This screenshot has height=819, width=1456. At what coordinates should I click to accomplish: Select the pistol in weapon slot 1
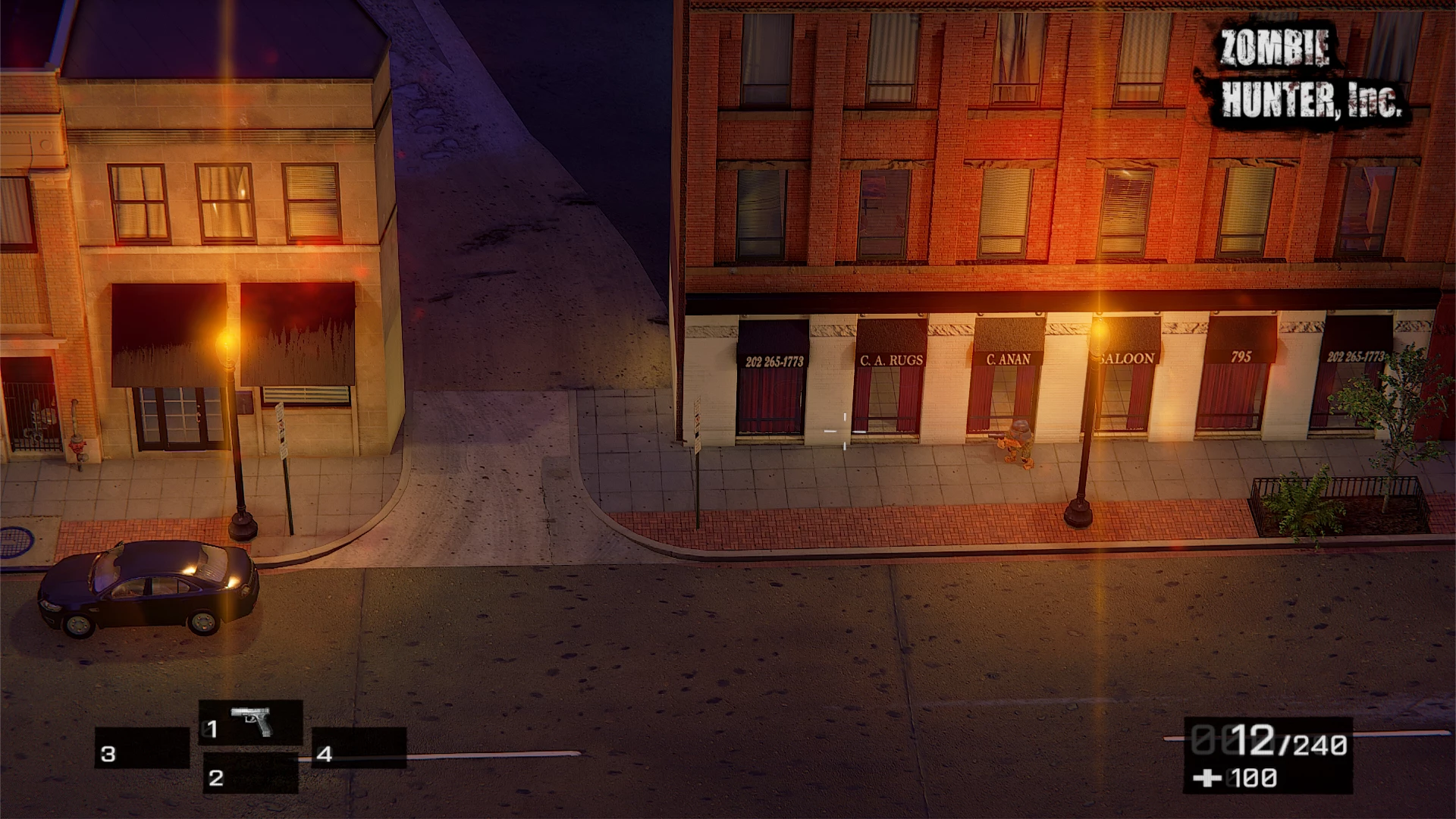click(251, 723)
